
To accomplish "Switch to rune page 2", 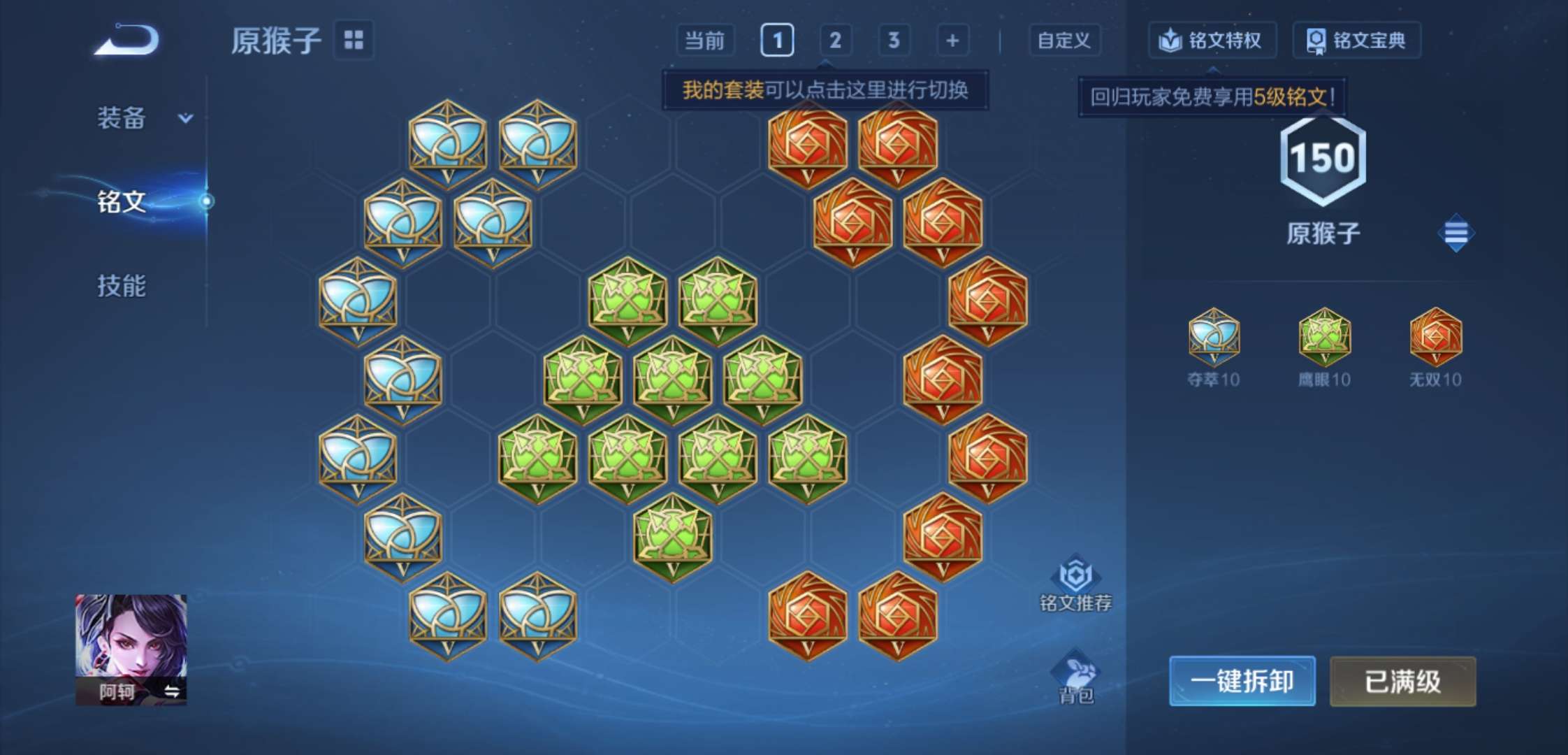I will coord(835,40).
